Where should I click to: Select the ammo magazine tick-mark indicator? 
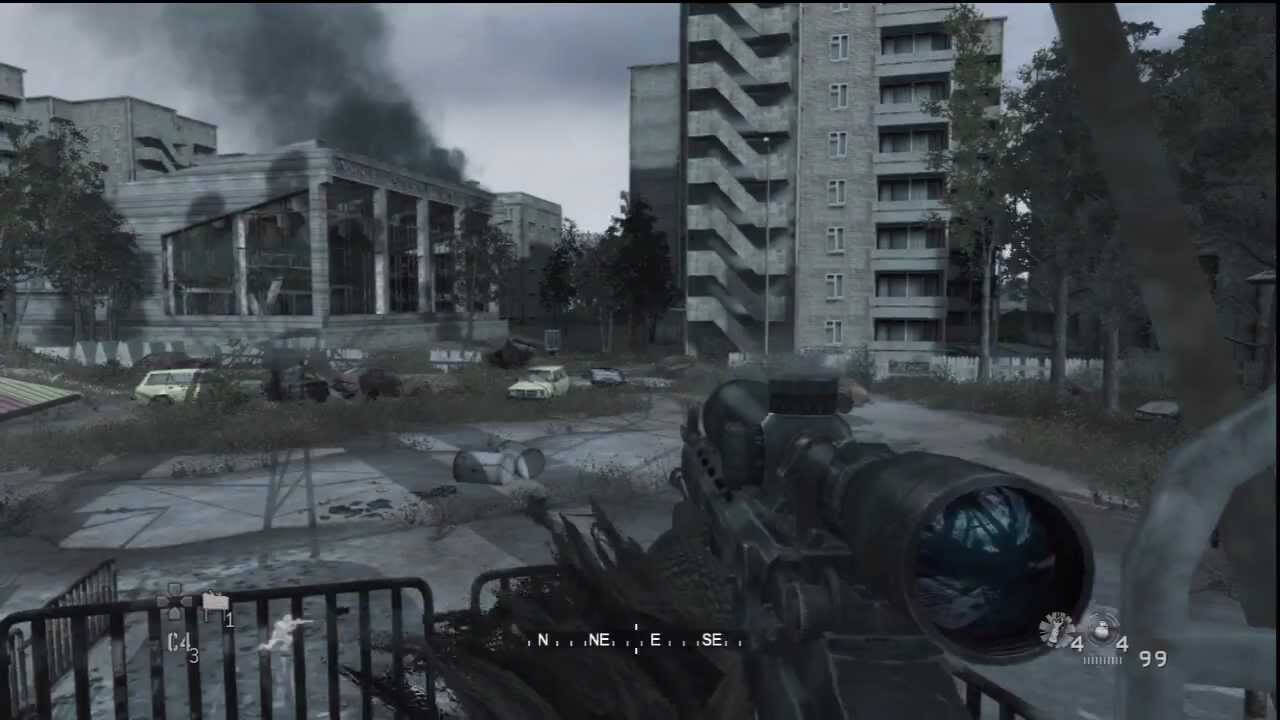coord(1102,659)
